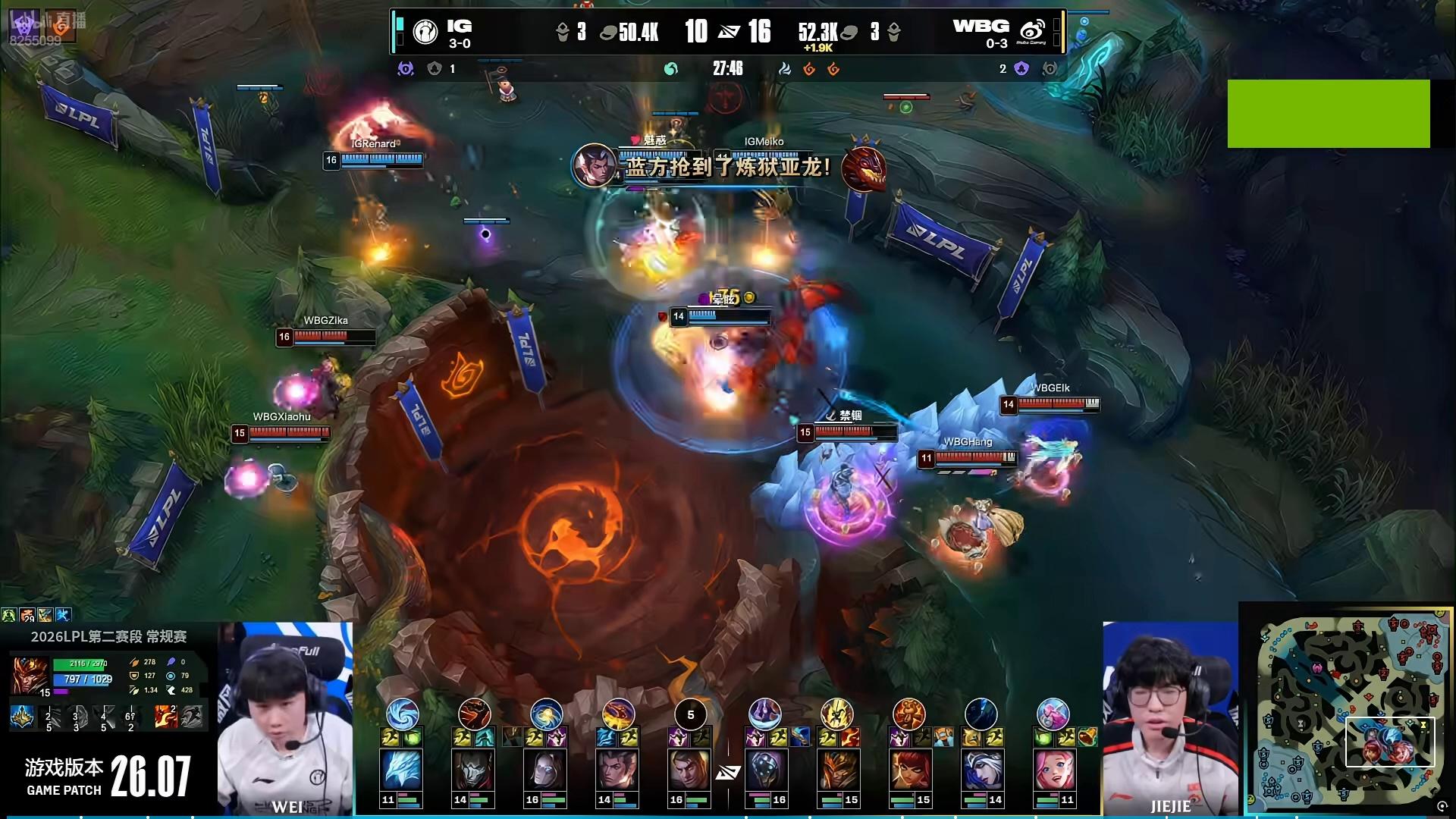Click the minimap in the corner
1456x819 pixels.
1347,711
